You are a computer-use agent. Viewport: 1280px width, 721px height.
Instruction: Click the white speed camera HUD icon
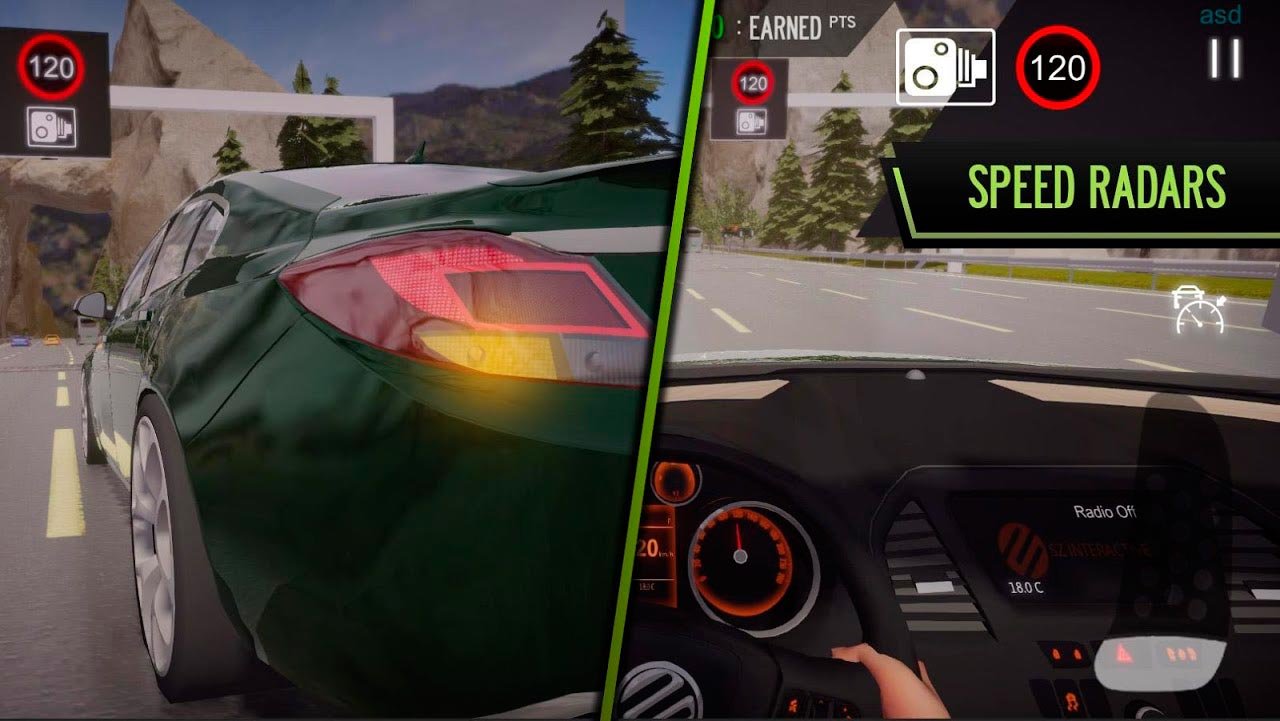point(945,67)
